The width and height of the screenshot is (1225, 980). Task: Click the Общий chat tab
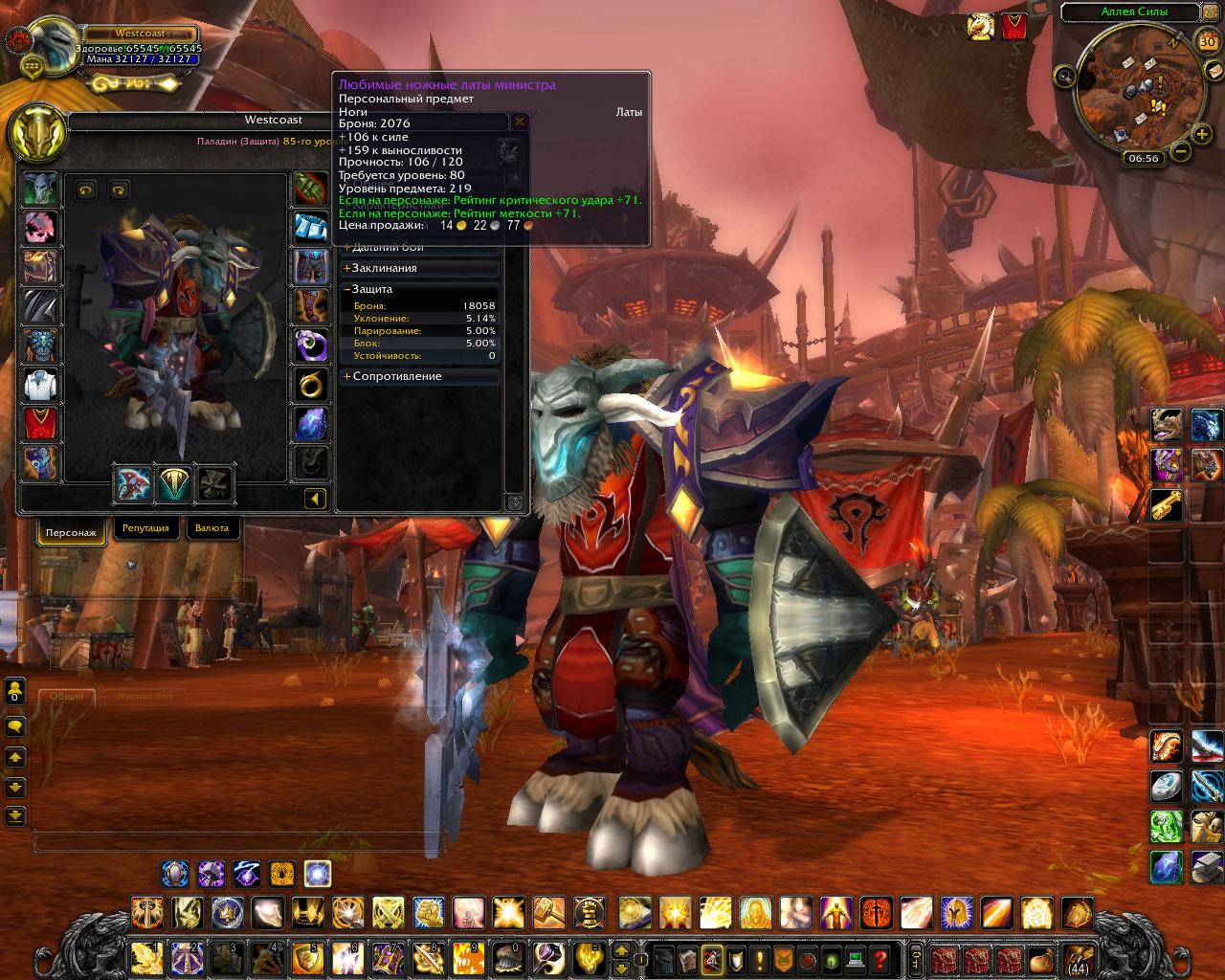pyautogui.click(x=67, y=697)
